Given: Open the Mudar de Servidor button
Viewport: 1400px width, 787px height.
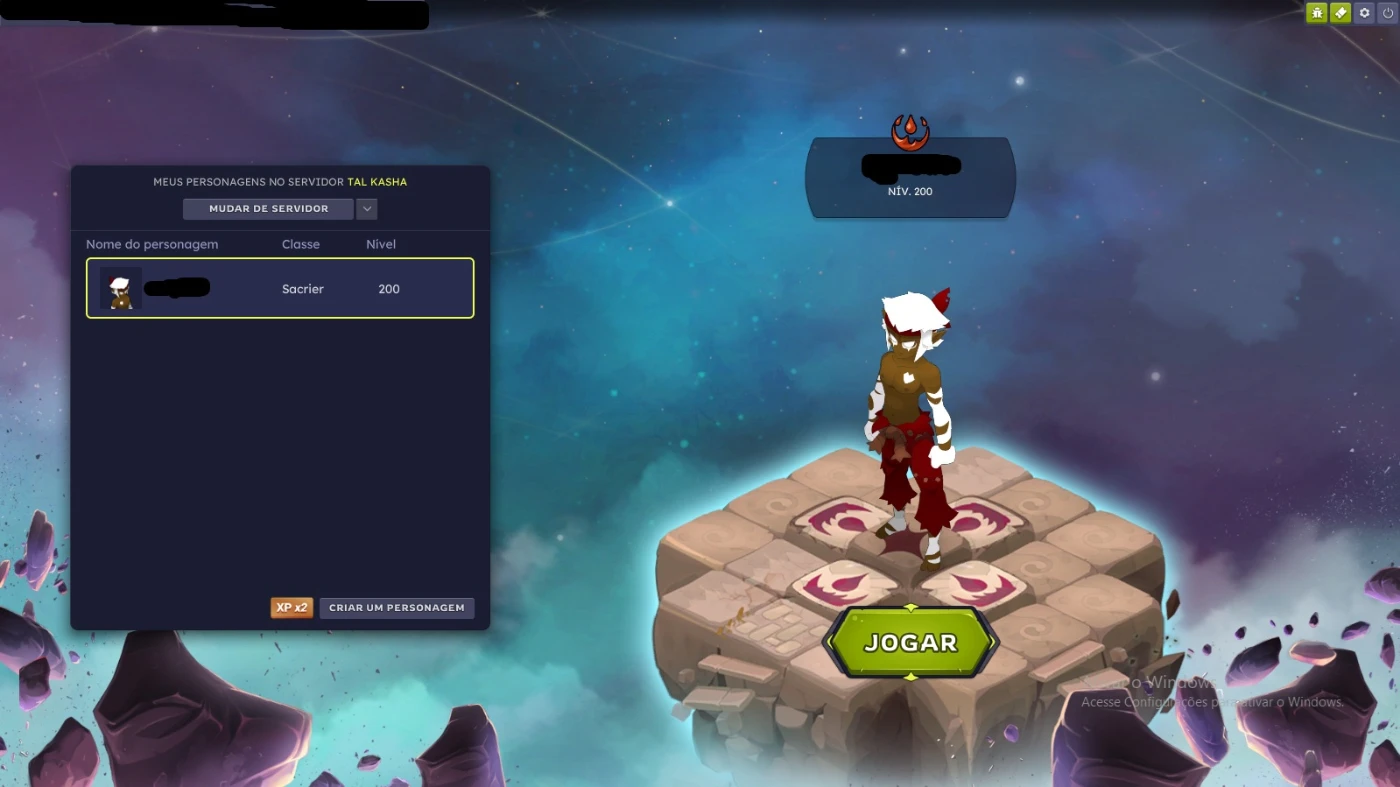Looking at the screenshot, I should point(268,209).
